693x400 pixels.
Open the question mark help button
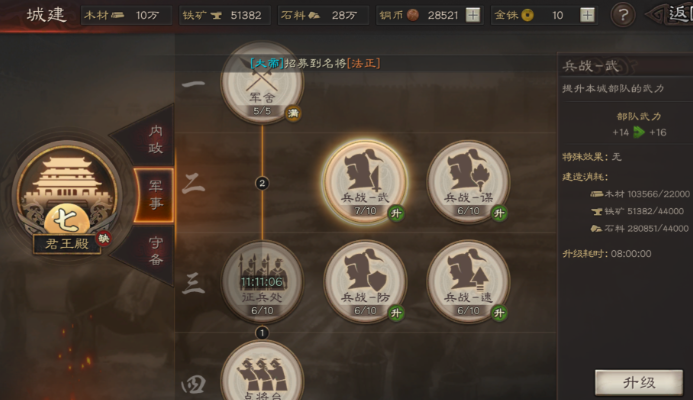coord(622,15)
